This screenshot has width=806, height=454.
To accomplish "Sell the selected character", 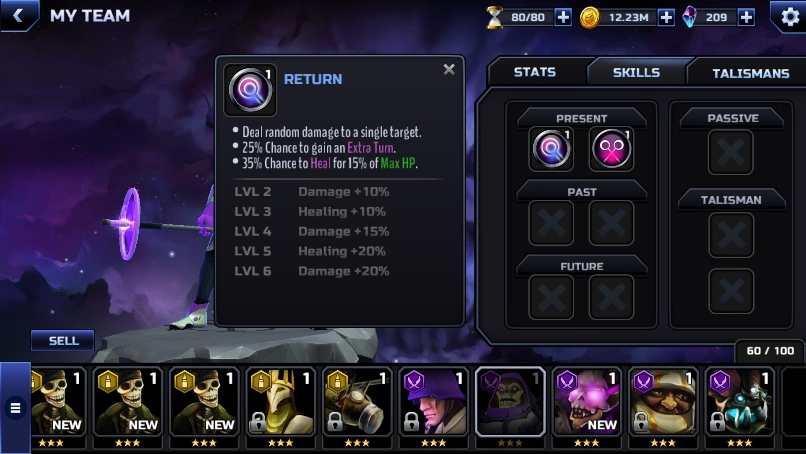I will [63, 341].
